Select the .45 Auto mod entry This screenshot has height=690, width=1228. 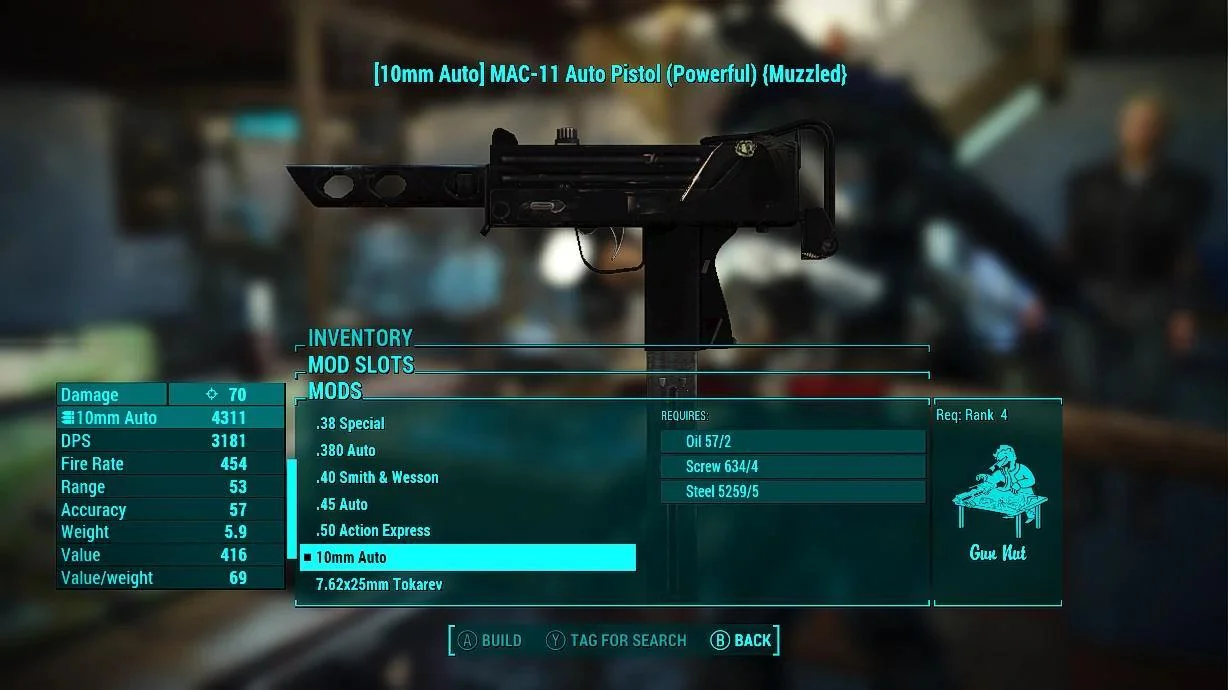click(x=342, y=505)
